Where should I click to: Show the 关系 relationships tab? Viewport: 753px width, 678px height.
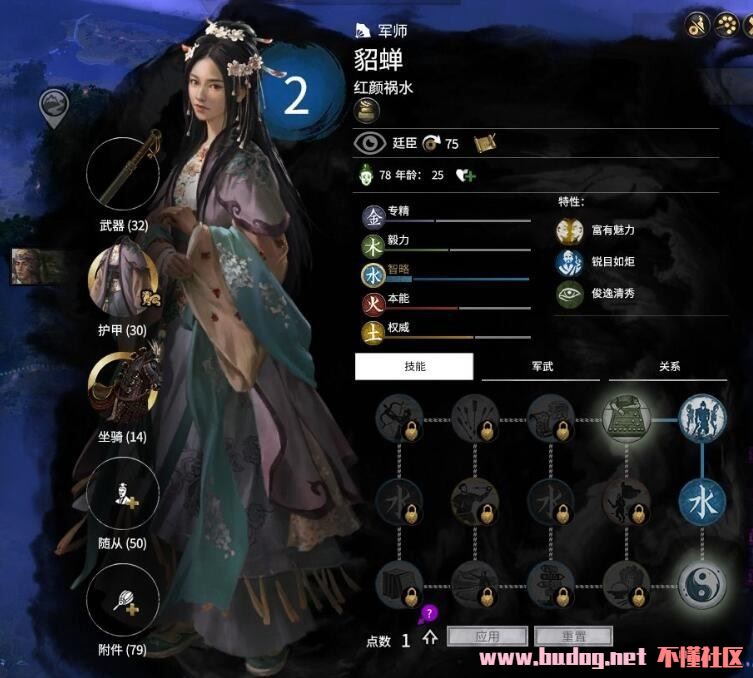pyautogui.click(x=669, y=366)
